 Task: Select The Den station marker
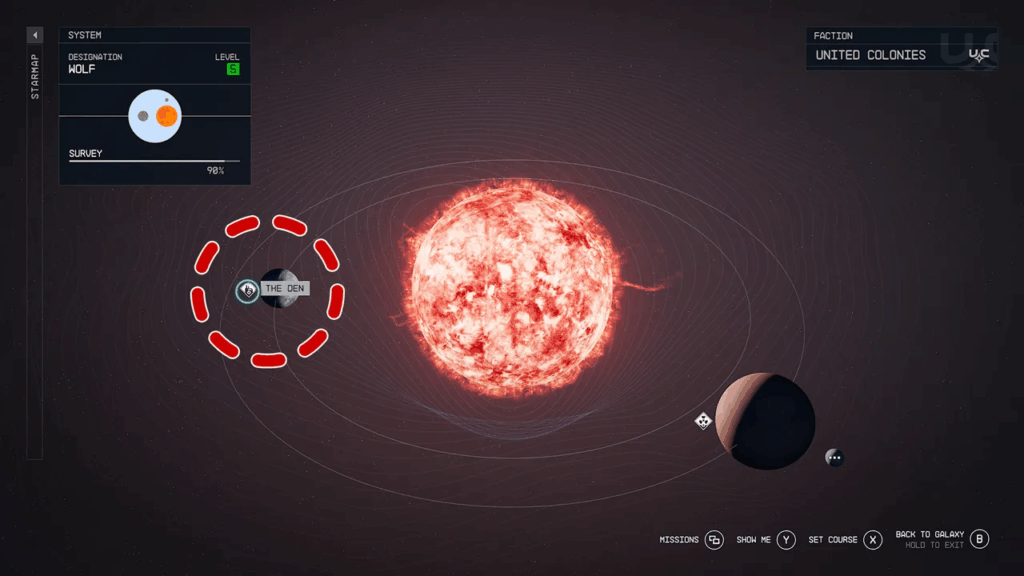[x=248, y=290]
